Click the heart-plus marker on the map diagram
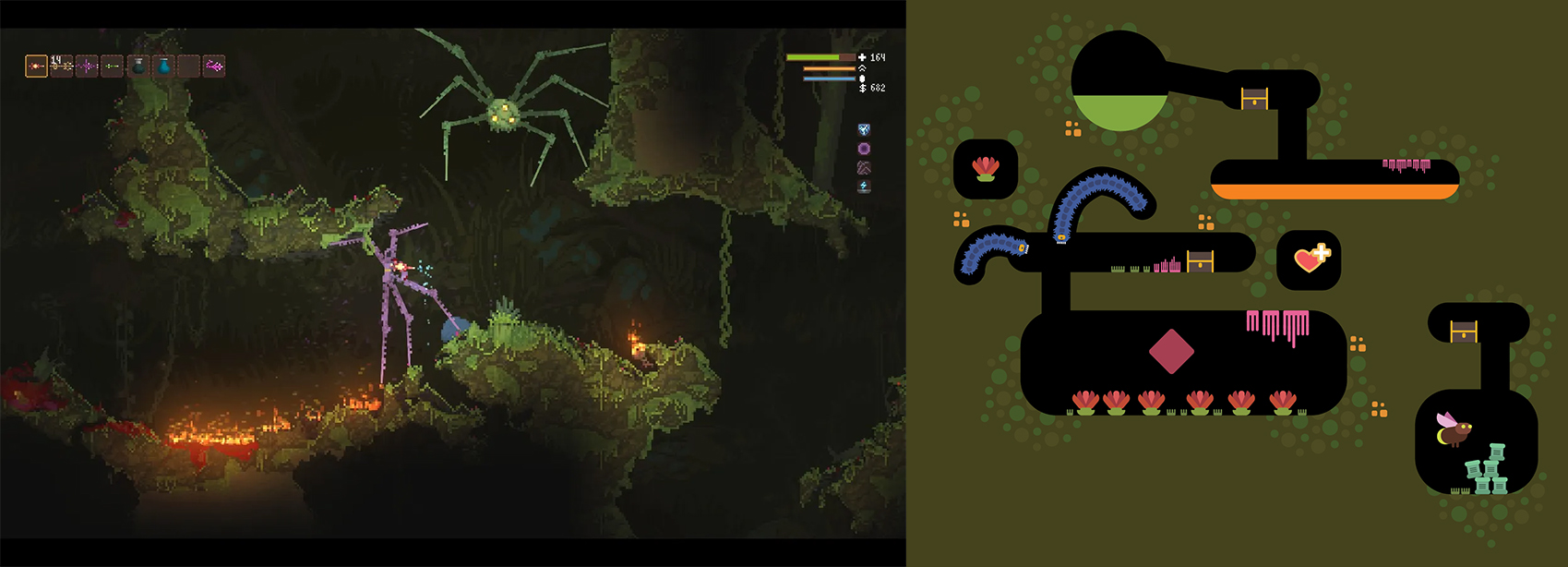1568x567 pixels. pos(1310,259)
